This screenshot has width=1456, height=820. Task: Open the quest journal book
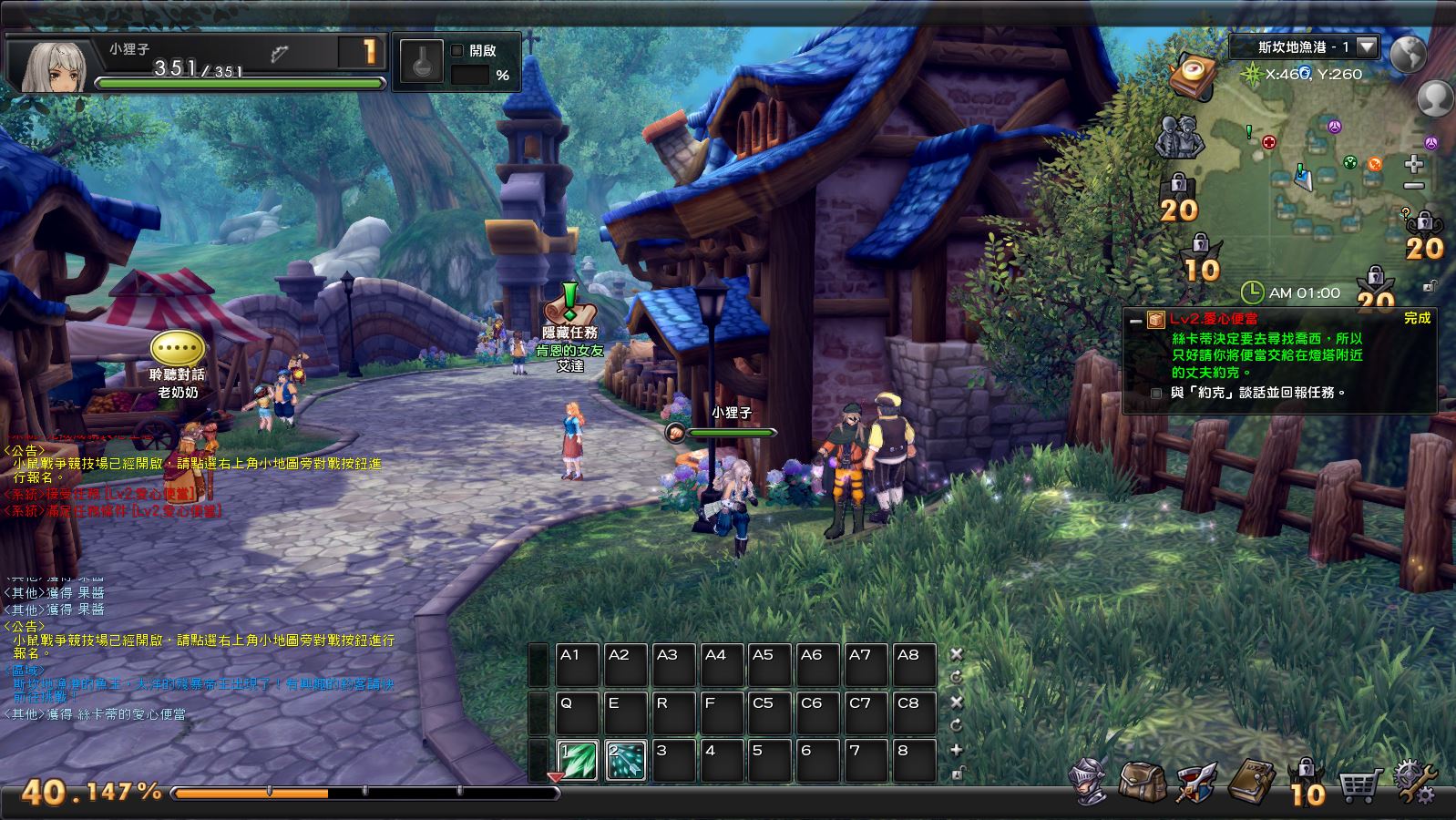1252,782
